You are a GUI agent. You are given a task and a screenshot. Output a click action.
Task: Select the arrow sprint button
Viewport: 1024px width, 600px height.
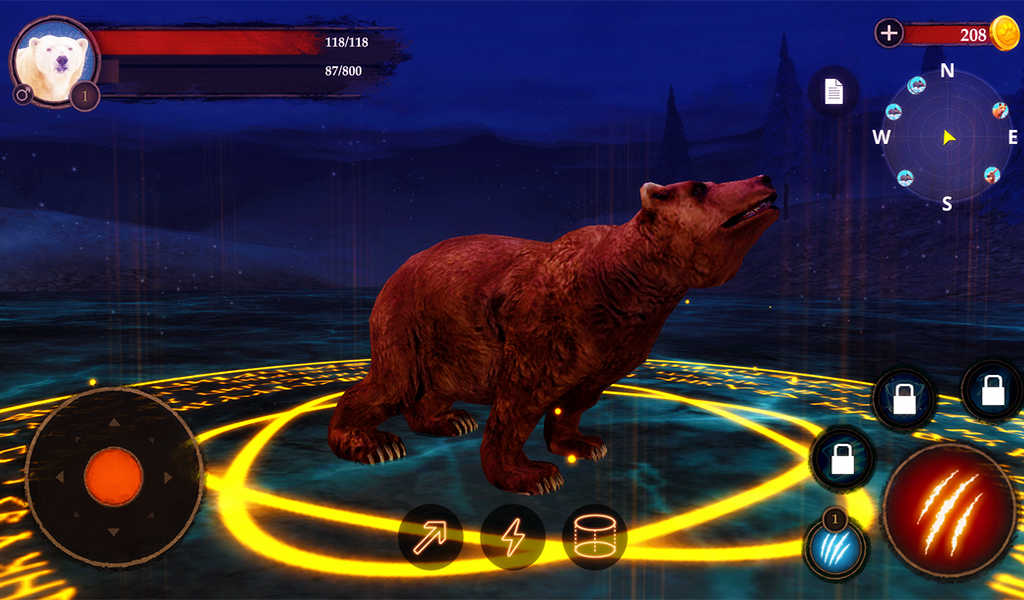coord(430,538)
